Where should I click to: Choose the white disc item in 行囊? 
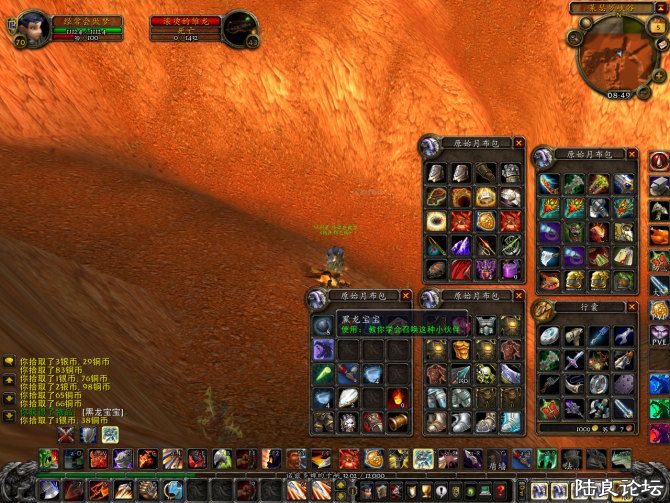pyautogui.click(x=551, y=336)
